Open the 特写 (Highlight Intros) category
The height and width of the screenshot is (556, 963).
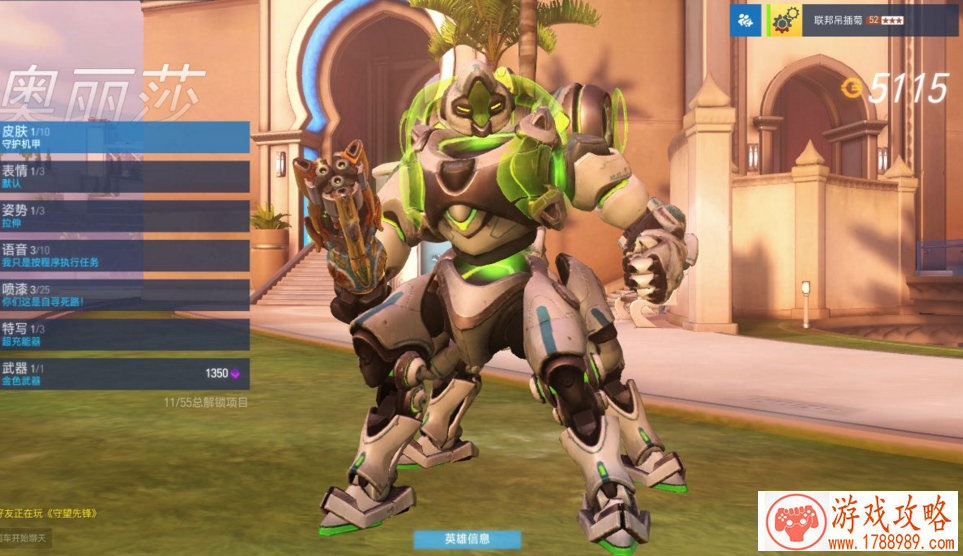click(x=124, y=335)
